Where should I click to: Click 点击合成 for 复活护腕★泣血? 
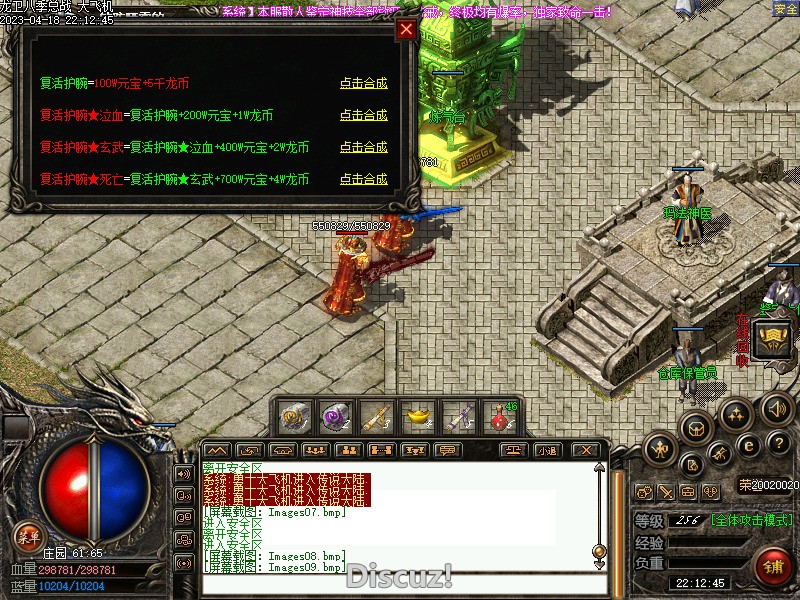click(x=363, y=115)
